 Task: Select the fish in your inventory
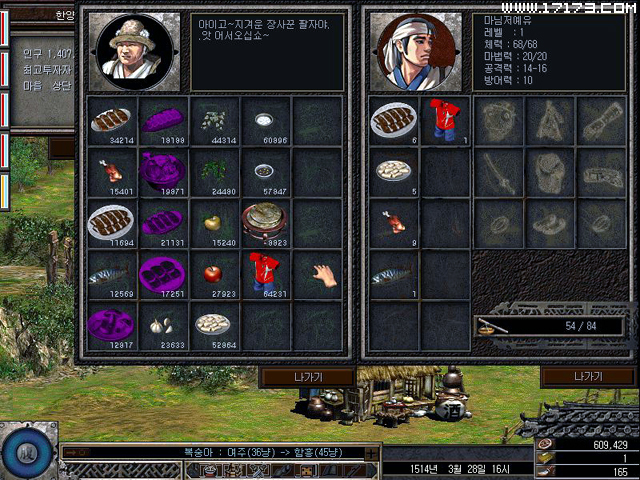coord(394,273)
